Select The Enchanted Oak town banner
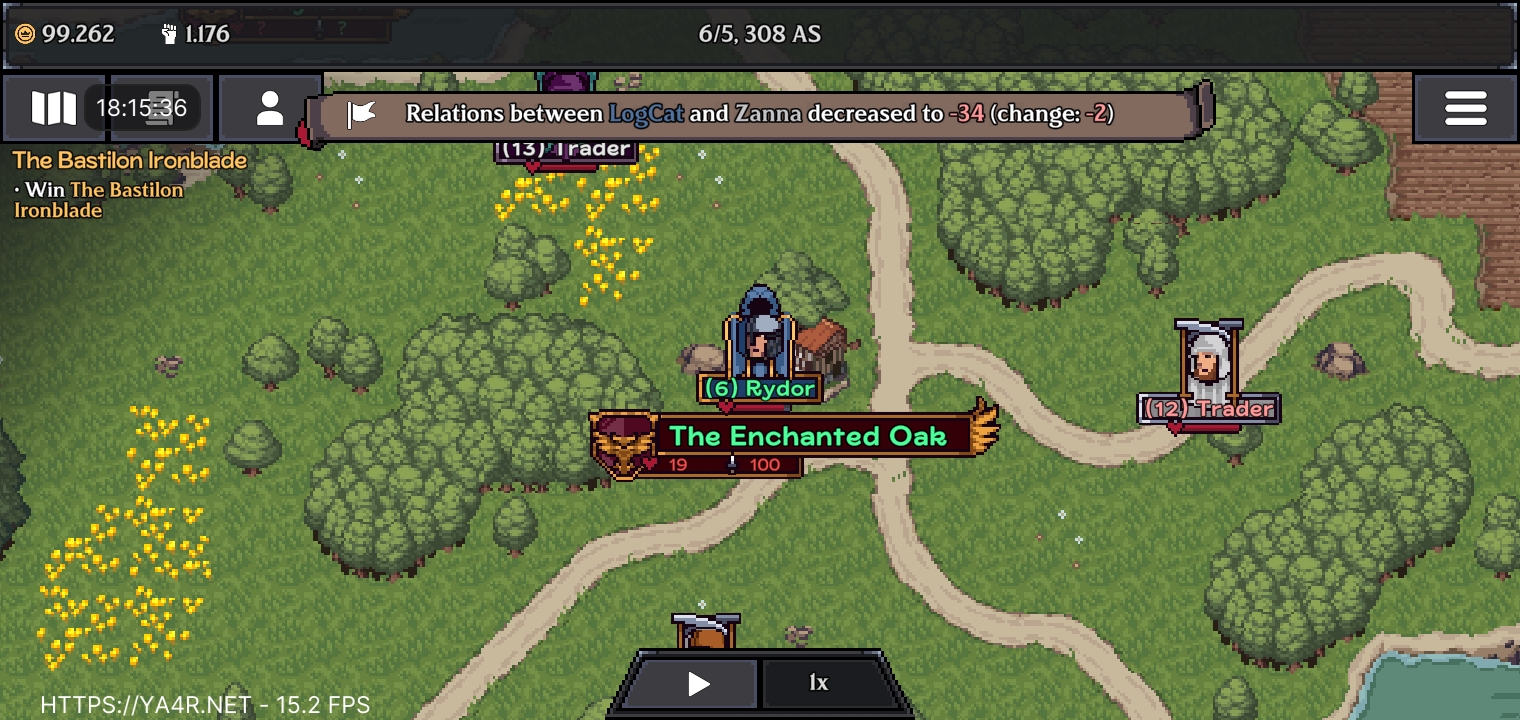 tap(806, 436)
